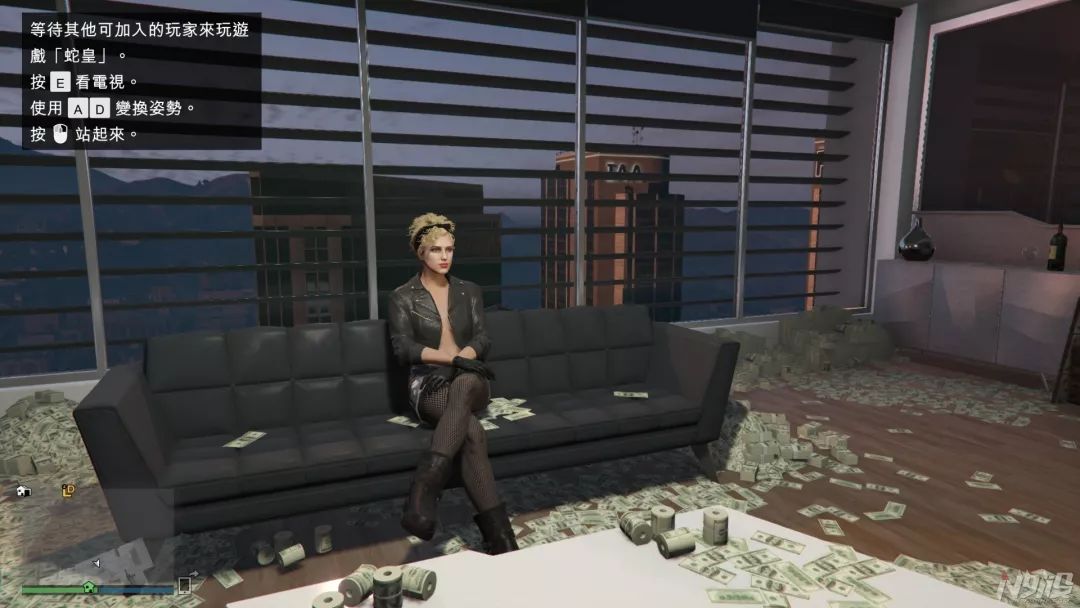This screenshot has width=1080, height=608.
Task: Select the yellow LD blip on the minimap
Action: pyautogui.click(x=68, y=490)
